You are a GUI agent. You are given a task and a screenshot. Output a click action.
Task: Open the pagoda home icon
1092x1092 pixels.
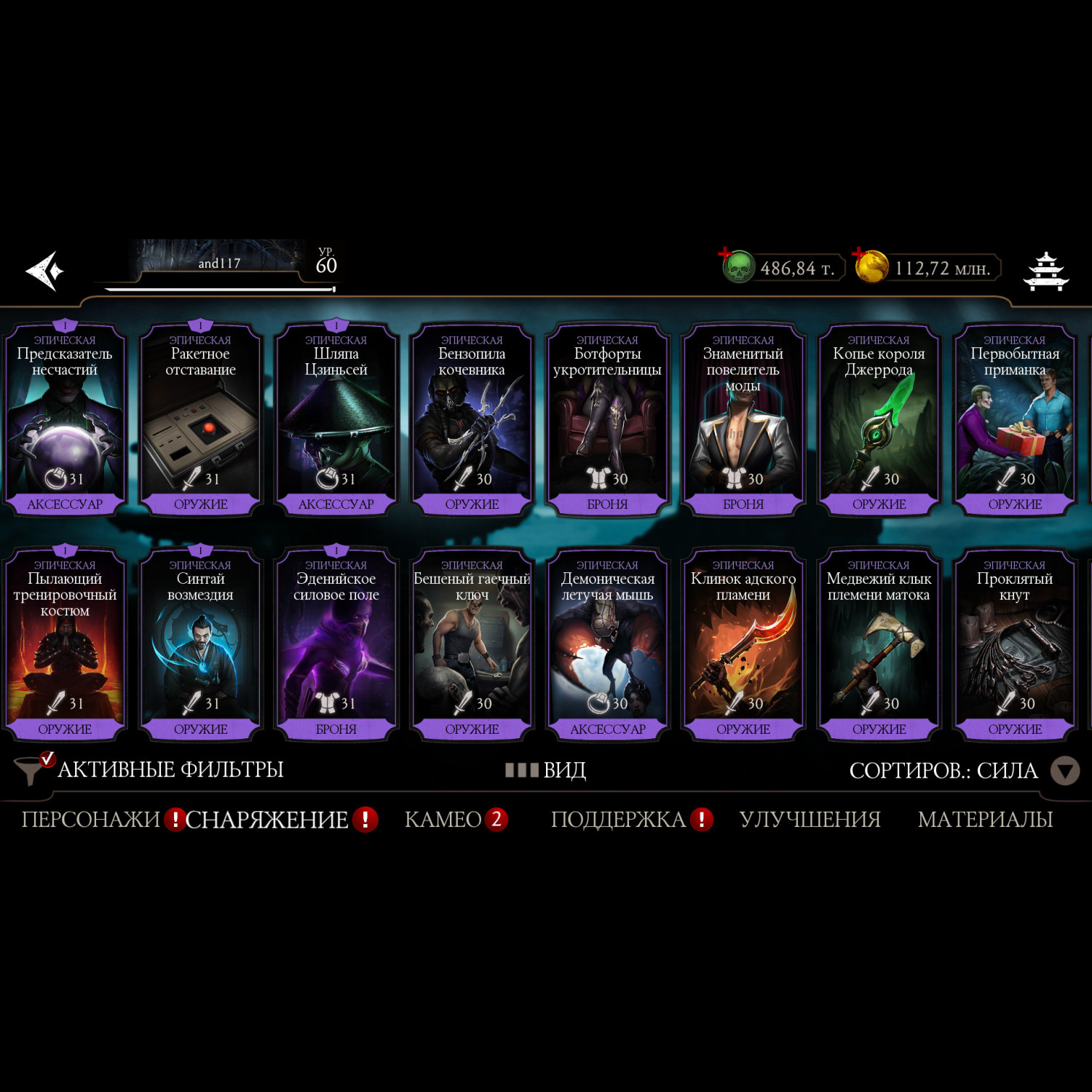click(1045, 272)
